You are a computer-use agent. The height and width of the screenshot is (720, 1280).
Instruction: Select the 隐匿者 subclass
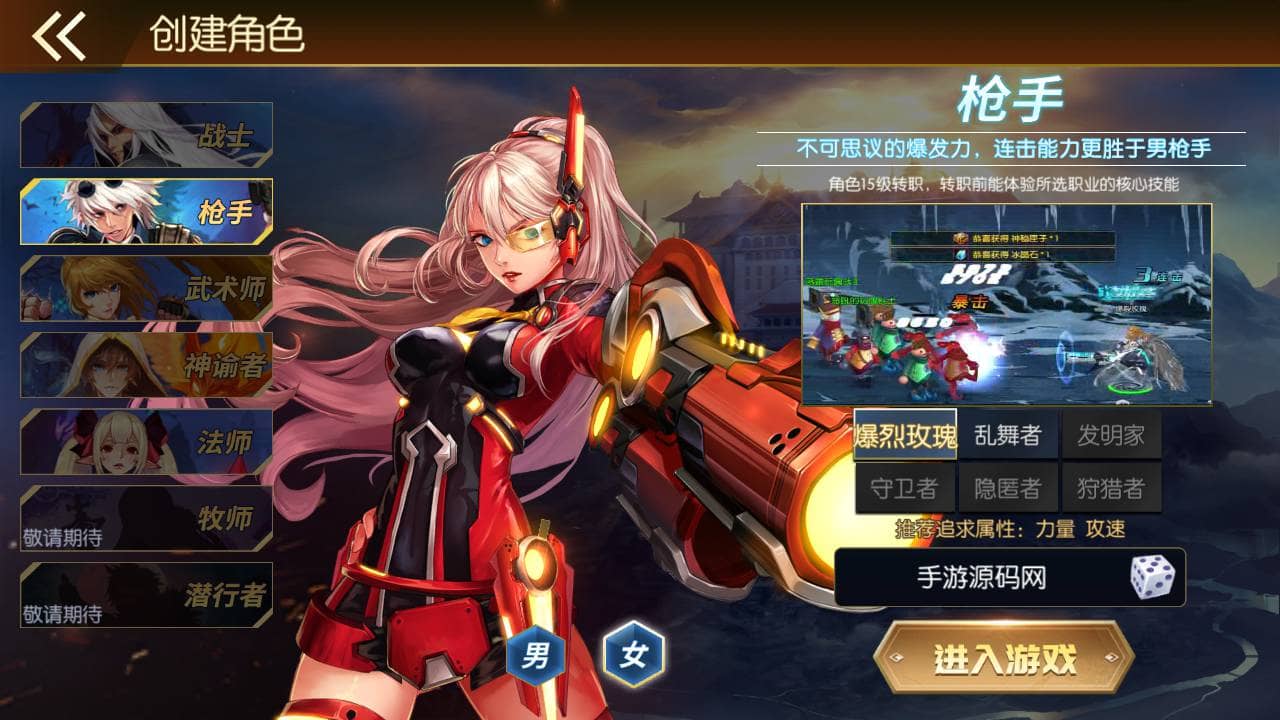pos(1008,488)
